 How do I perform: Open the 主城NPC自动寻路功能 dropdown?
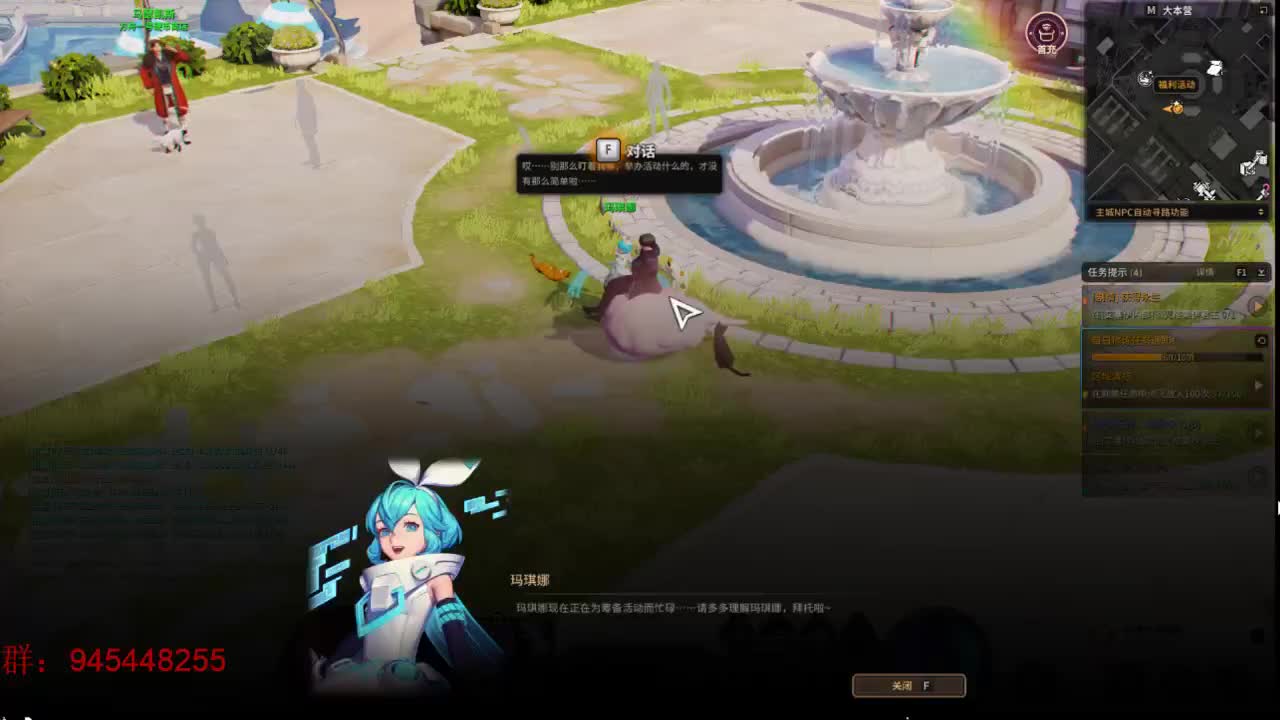(x=1175, y=211)
